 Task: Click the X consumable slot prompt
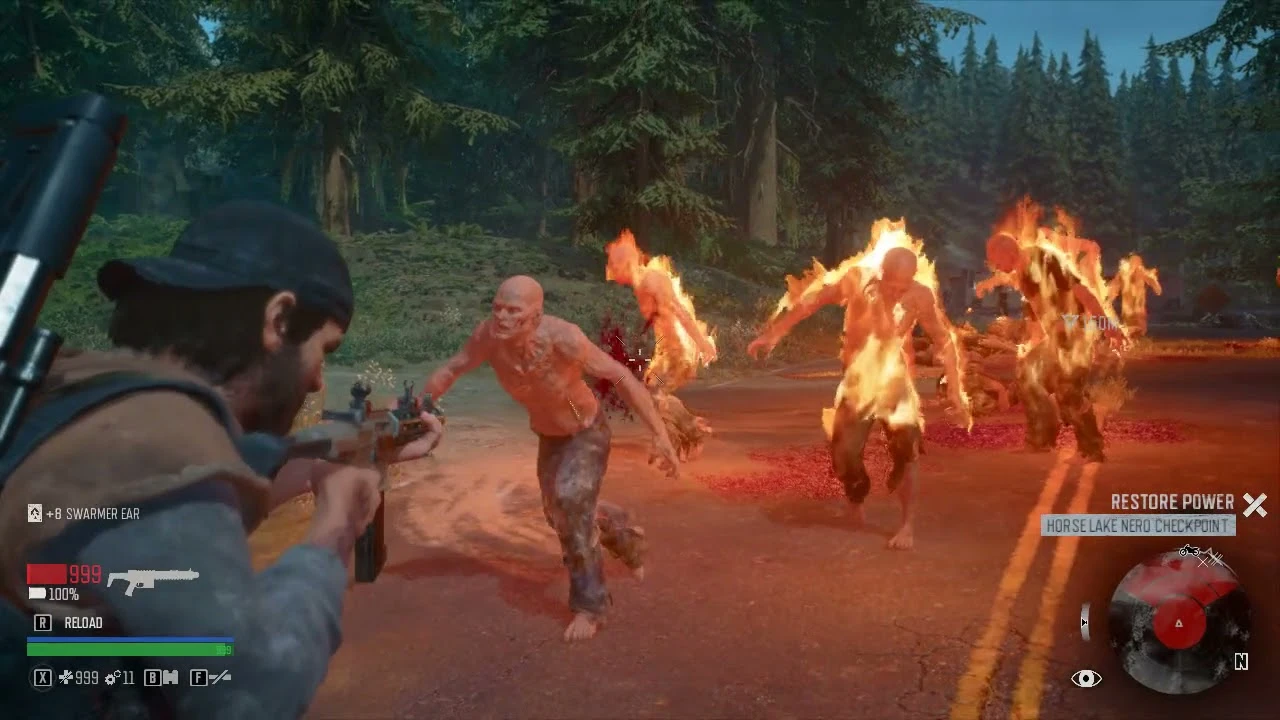coord(43,678)
